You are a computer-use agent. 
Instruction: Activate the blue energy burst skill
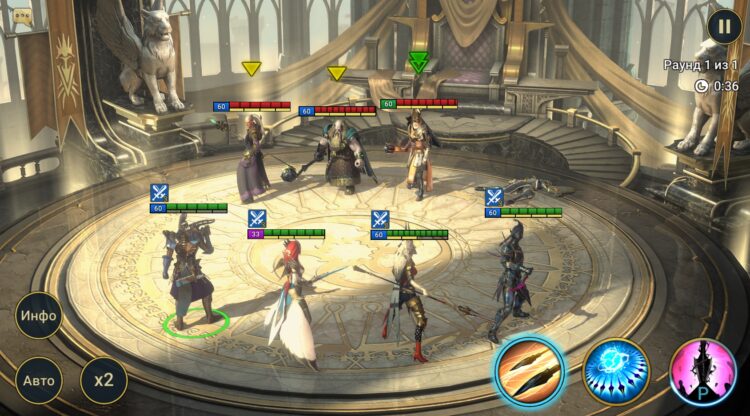(x=616, y=369)
